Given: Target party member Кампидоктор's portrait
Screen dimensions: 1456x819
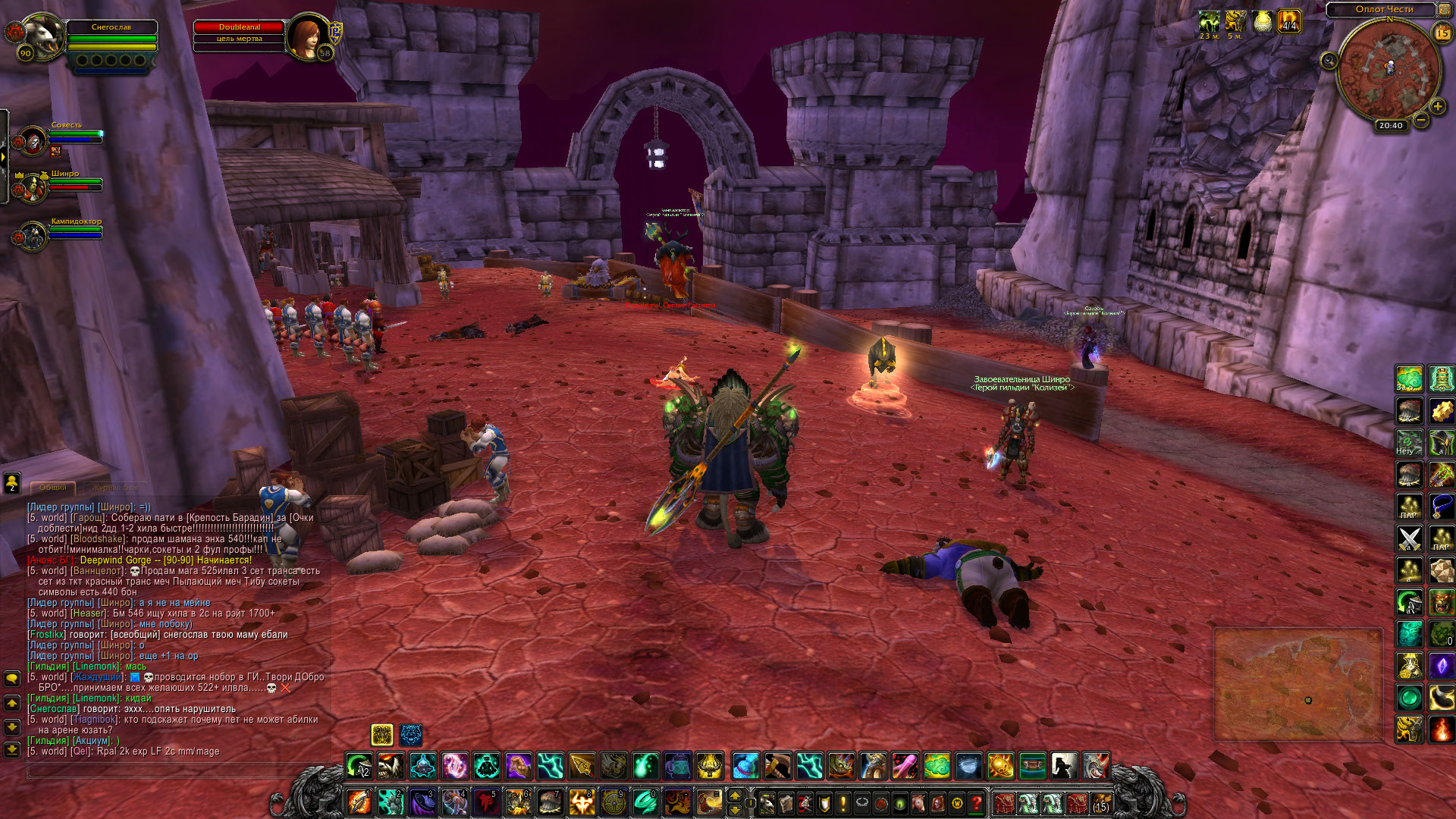Looking at the screenshot, I should pos(32,237).
